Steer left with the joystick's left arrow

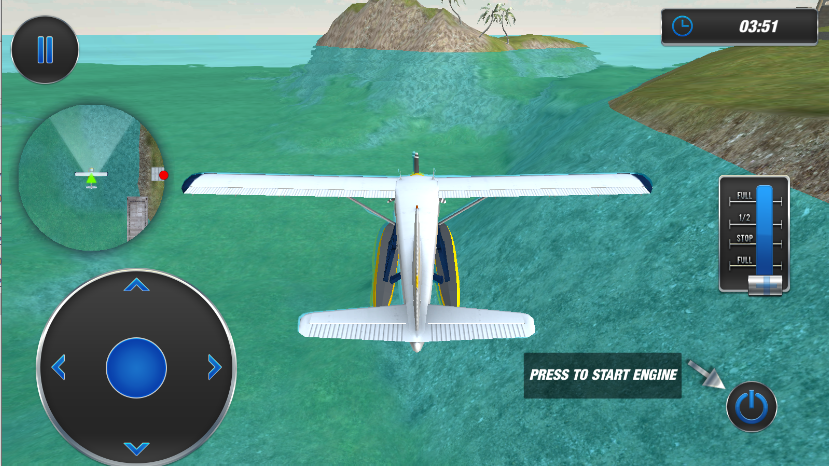[x=58, y=367]
